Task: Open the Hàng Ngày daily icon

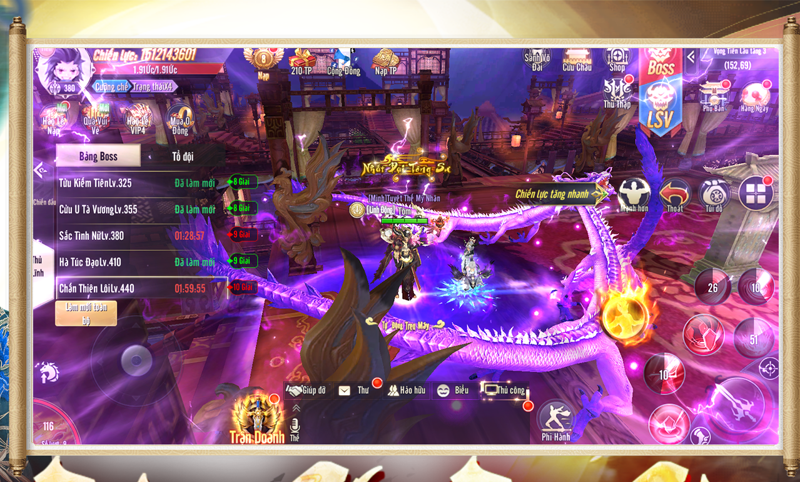Action: [x=753, y=95]
